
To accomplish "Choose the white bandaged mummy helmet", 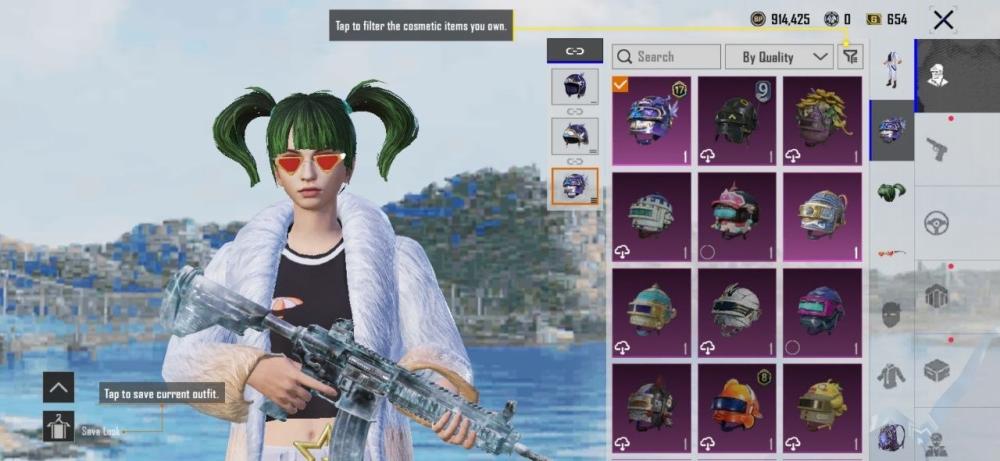I will [x=737, y=312].
